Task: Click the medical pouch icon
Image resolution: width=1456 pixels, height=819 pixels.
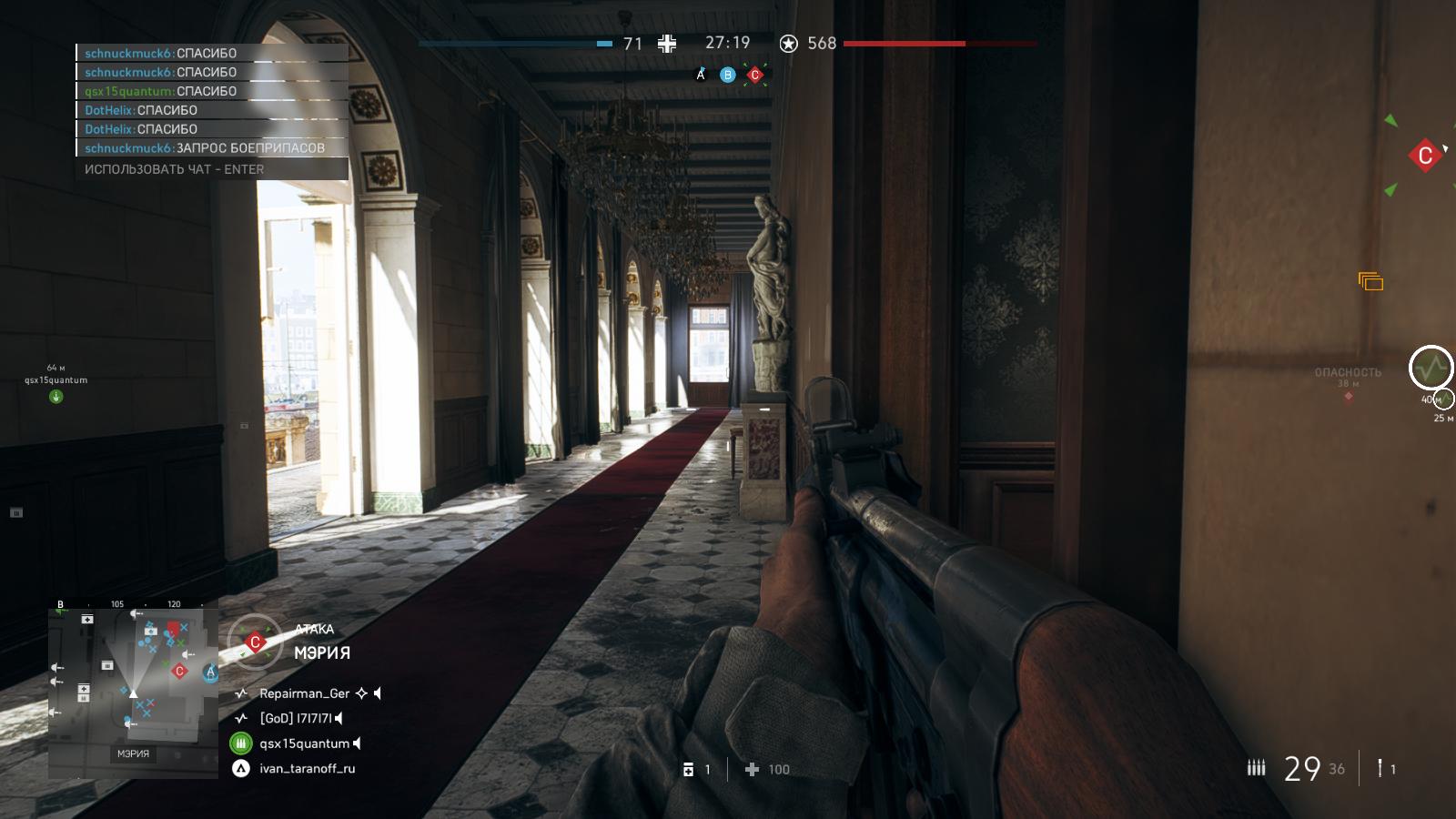Action: pos(688,770)
